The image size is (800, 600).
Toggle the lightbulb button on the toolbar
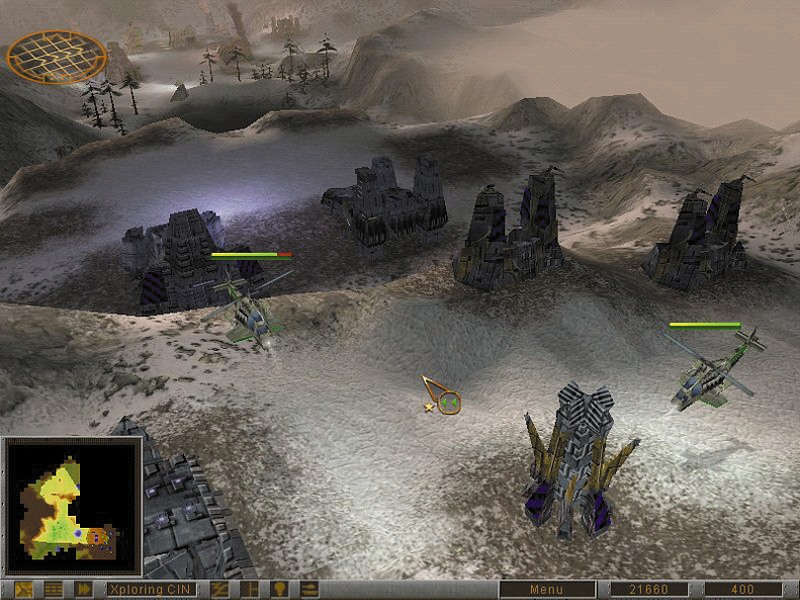(280, 590)
